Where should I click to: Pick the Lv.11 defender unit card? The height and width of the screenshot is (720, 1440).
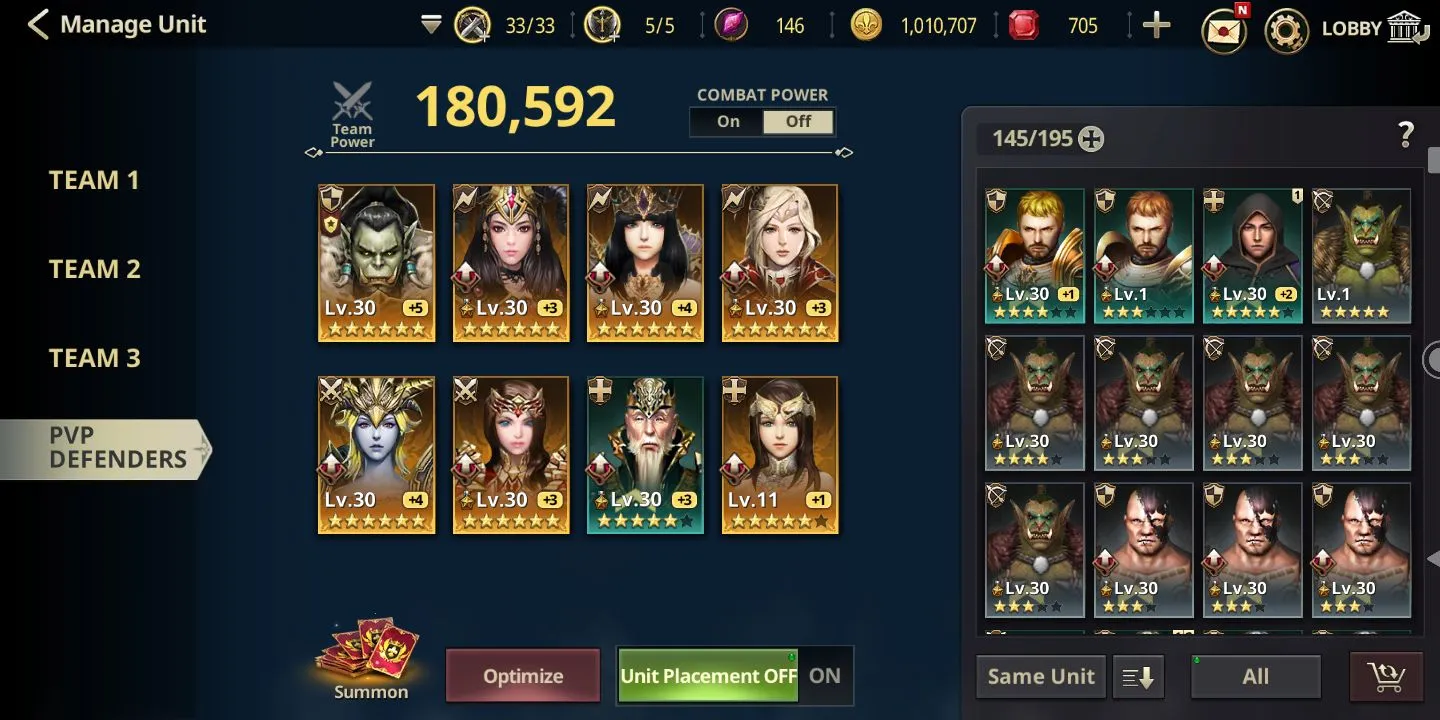click(780, 454)
